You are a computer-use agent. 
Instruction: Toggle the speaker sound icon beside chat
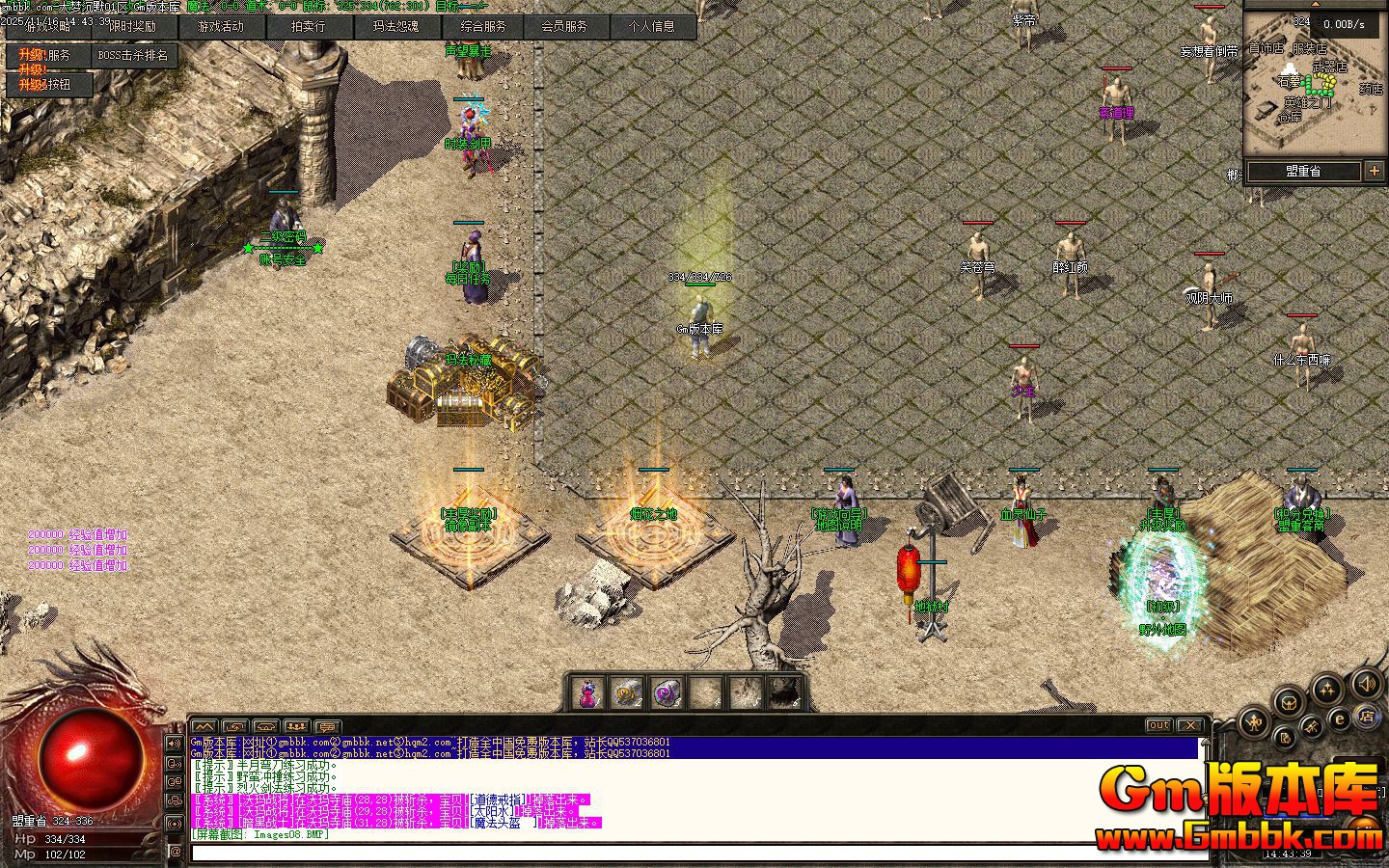[x=175, y=744]
